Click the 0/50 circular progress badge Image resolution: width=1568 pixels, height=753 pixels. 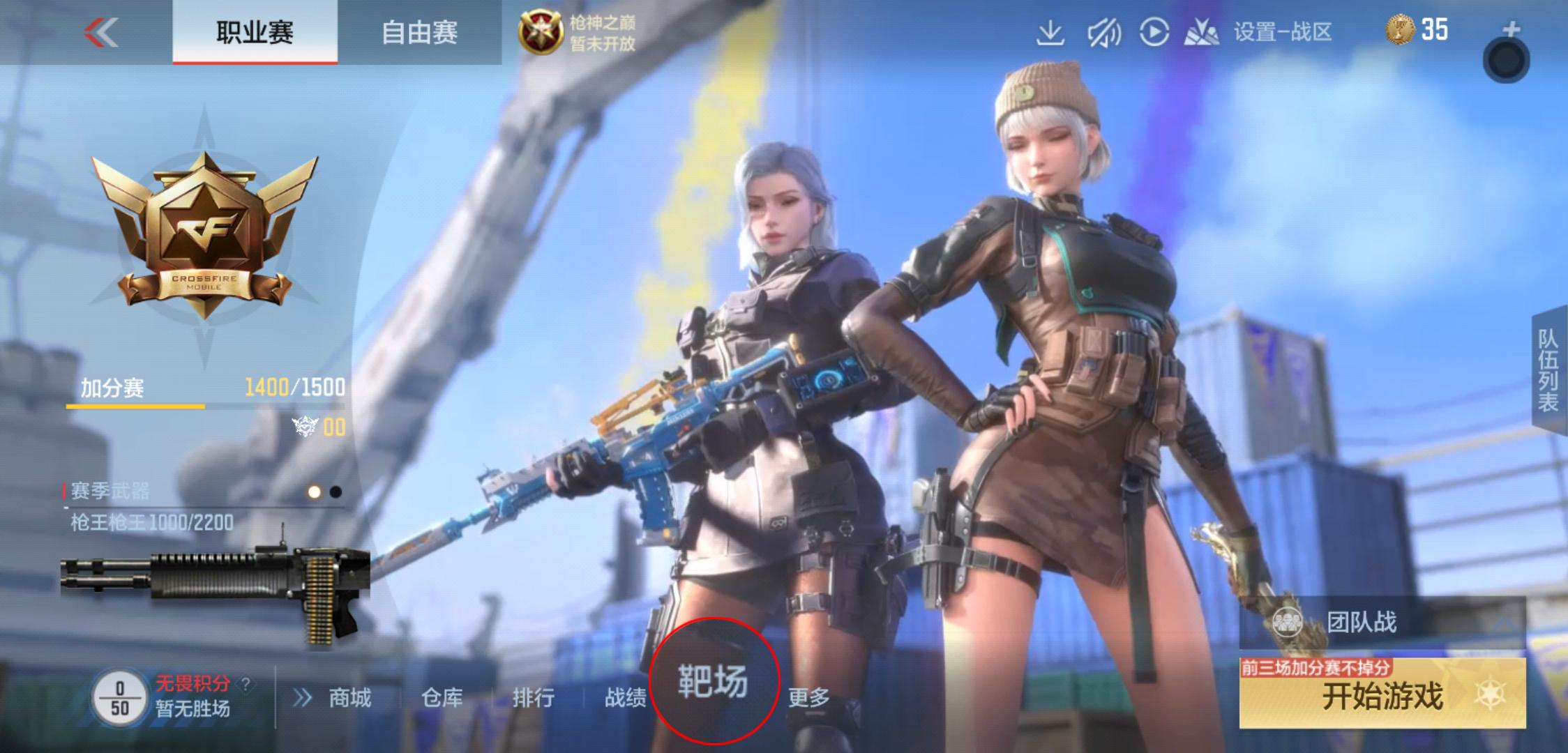[x=120, y=697]
